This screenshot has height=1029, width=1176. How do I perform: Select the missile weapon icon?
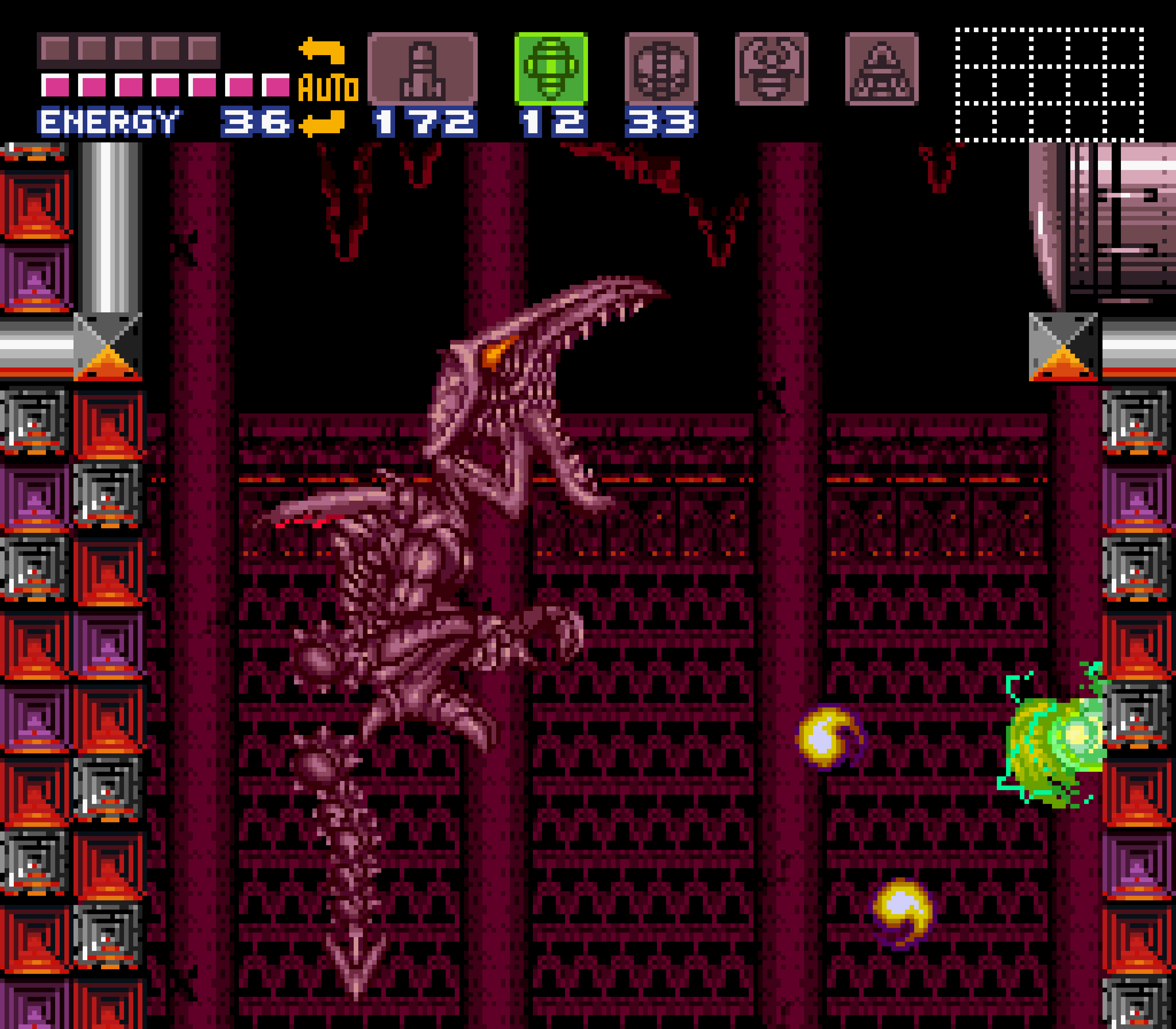pos(423,69)
